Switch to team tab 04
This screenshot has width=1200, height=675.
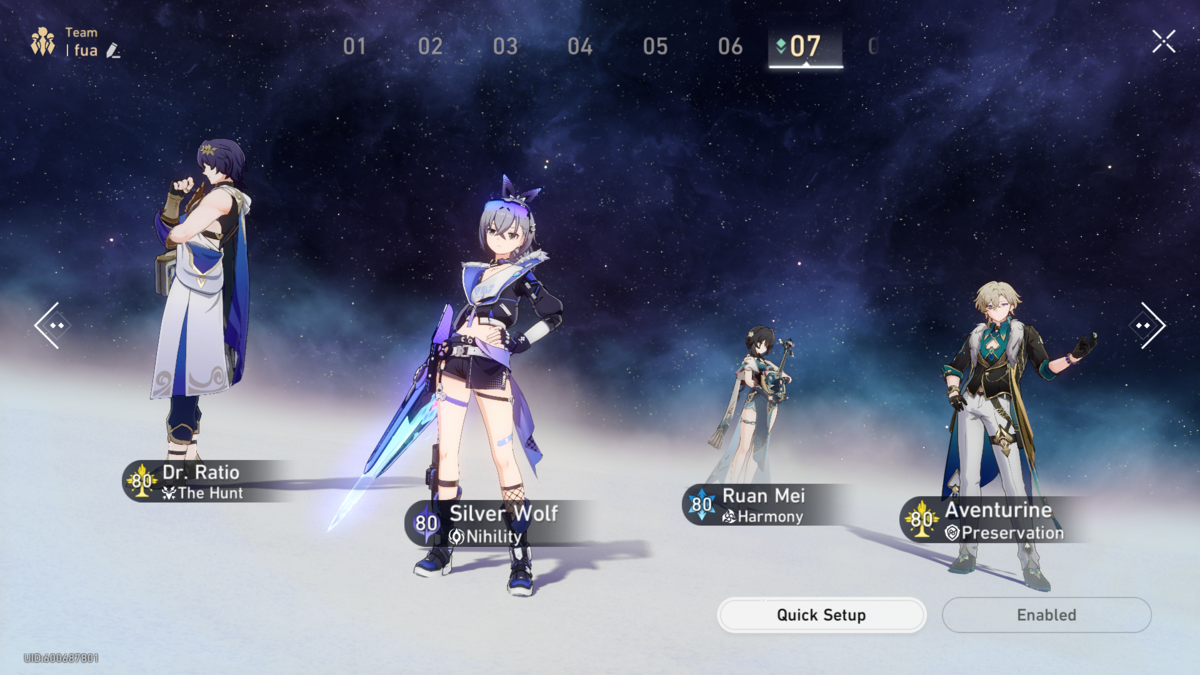(580, 46)
